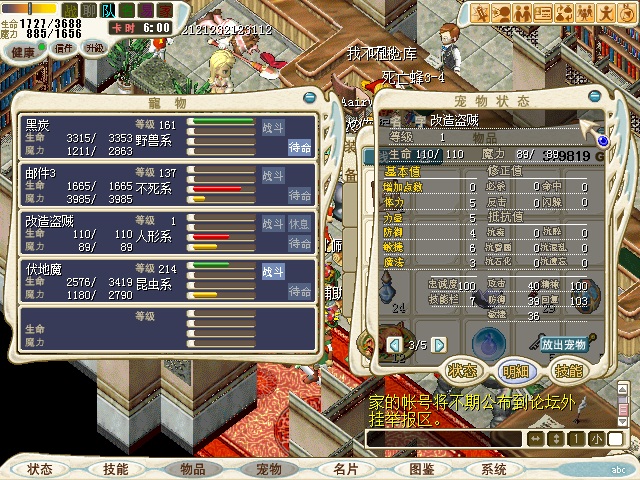The image size is (640, 480).
Task: Switch to the pet 技能 skills tab
Action: coord(568,370)
